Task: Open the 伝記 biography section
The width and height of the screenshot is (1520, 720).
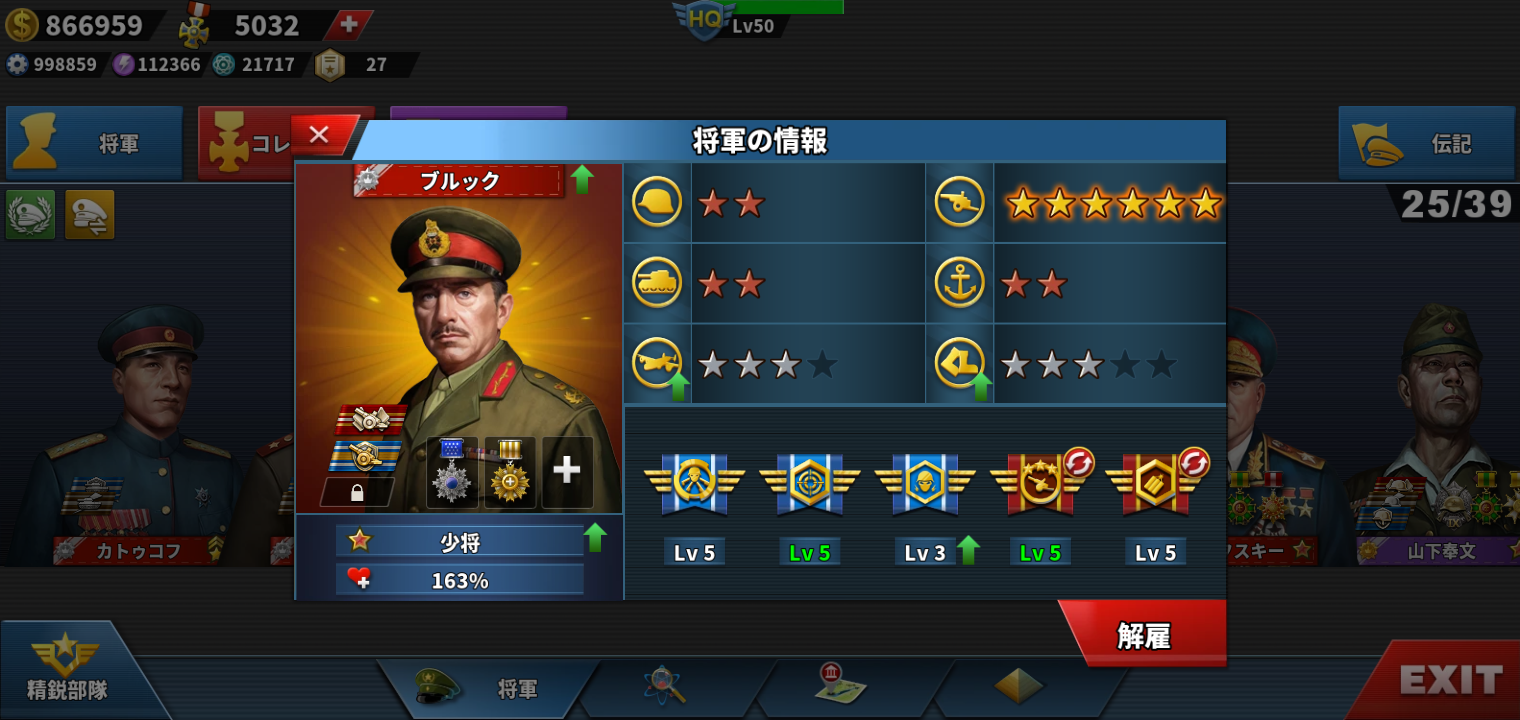Action: pyautogui.click(x=1428, y=144)
